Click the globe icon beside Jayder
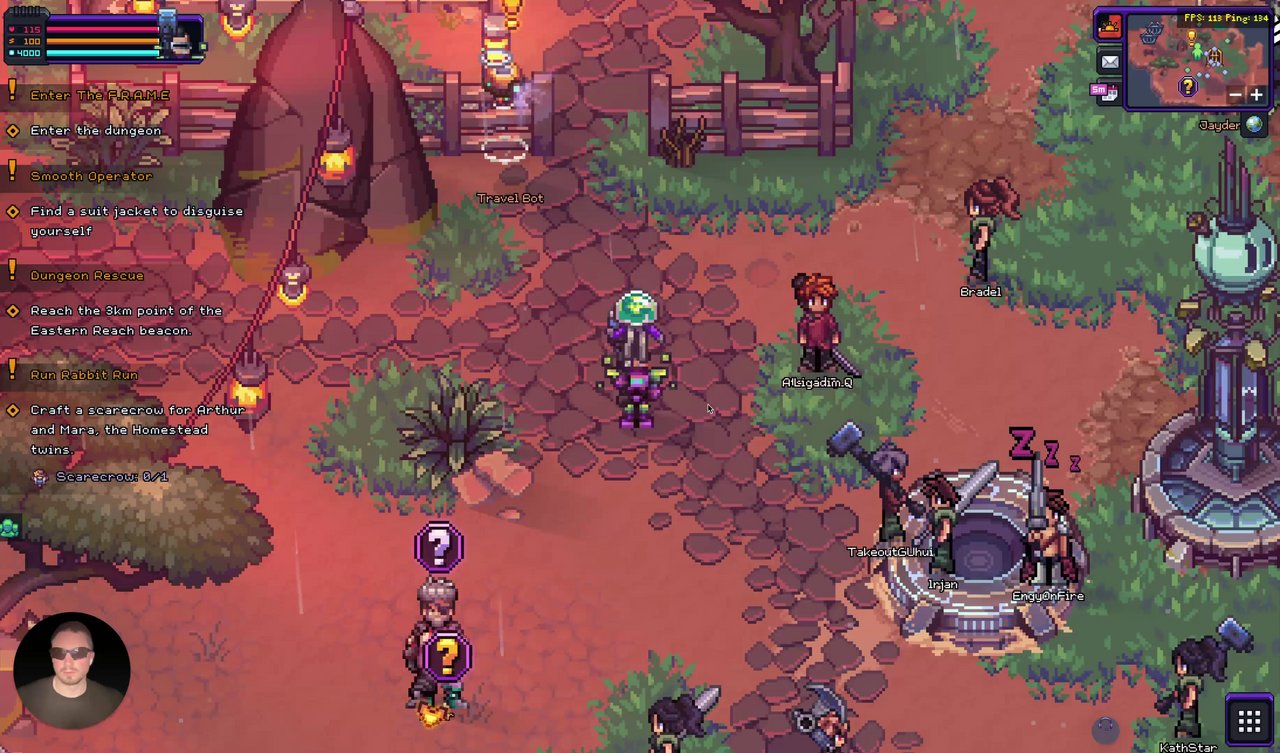 click(x=1254, y=125)
